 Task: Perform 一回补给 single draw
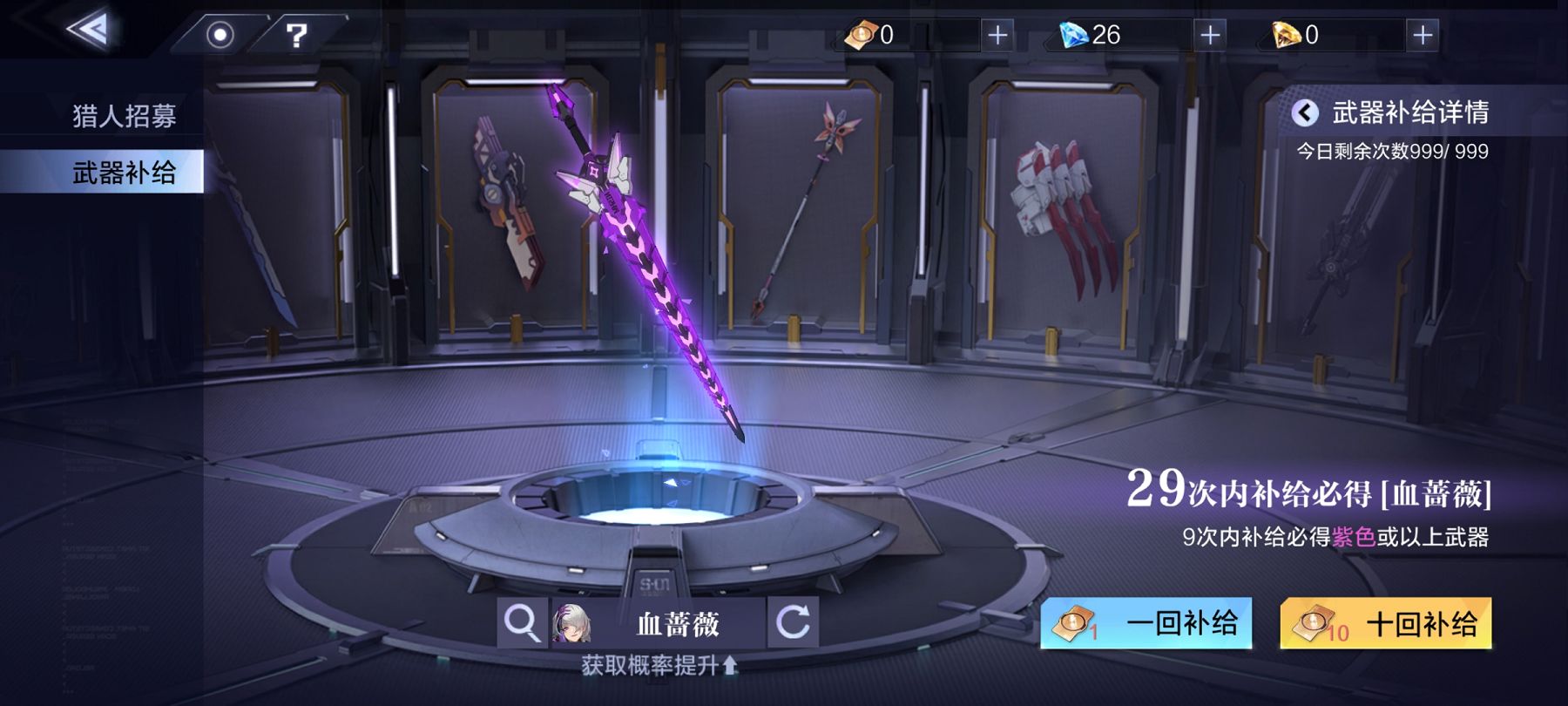point(1146,623)
